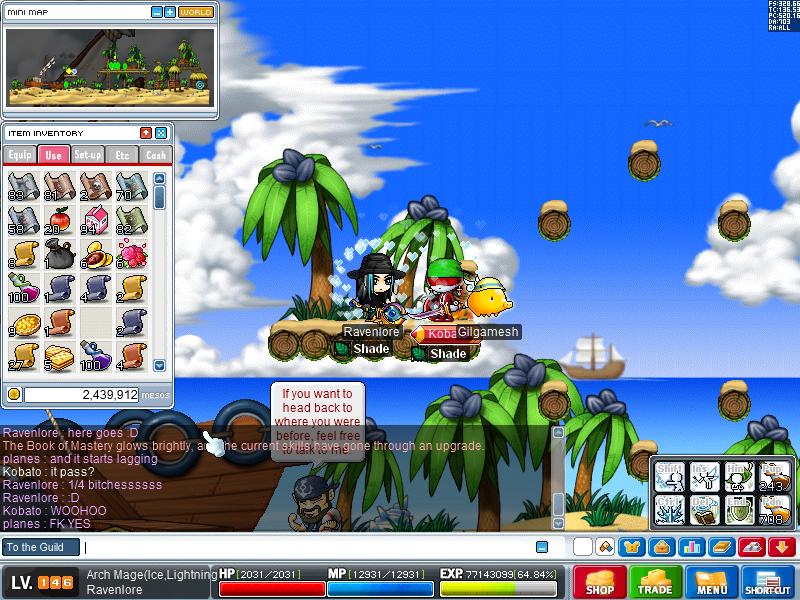This screenshot has width=800, height=600.
Task: Open the Cash SHOP
Action: [x=600, y=582]
